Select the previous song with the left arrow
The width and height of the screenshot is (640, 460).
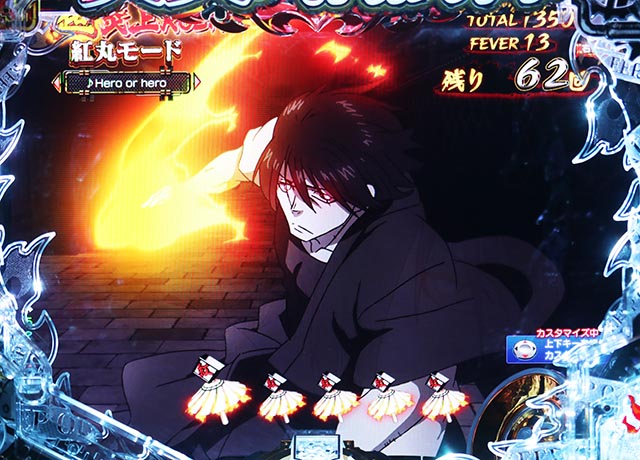pyautogui.click(x=58, y=83)
